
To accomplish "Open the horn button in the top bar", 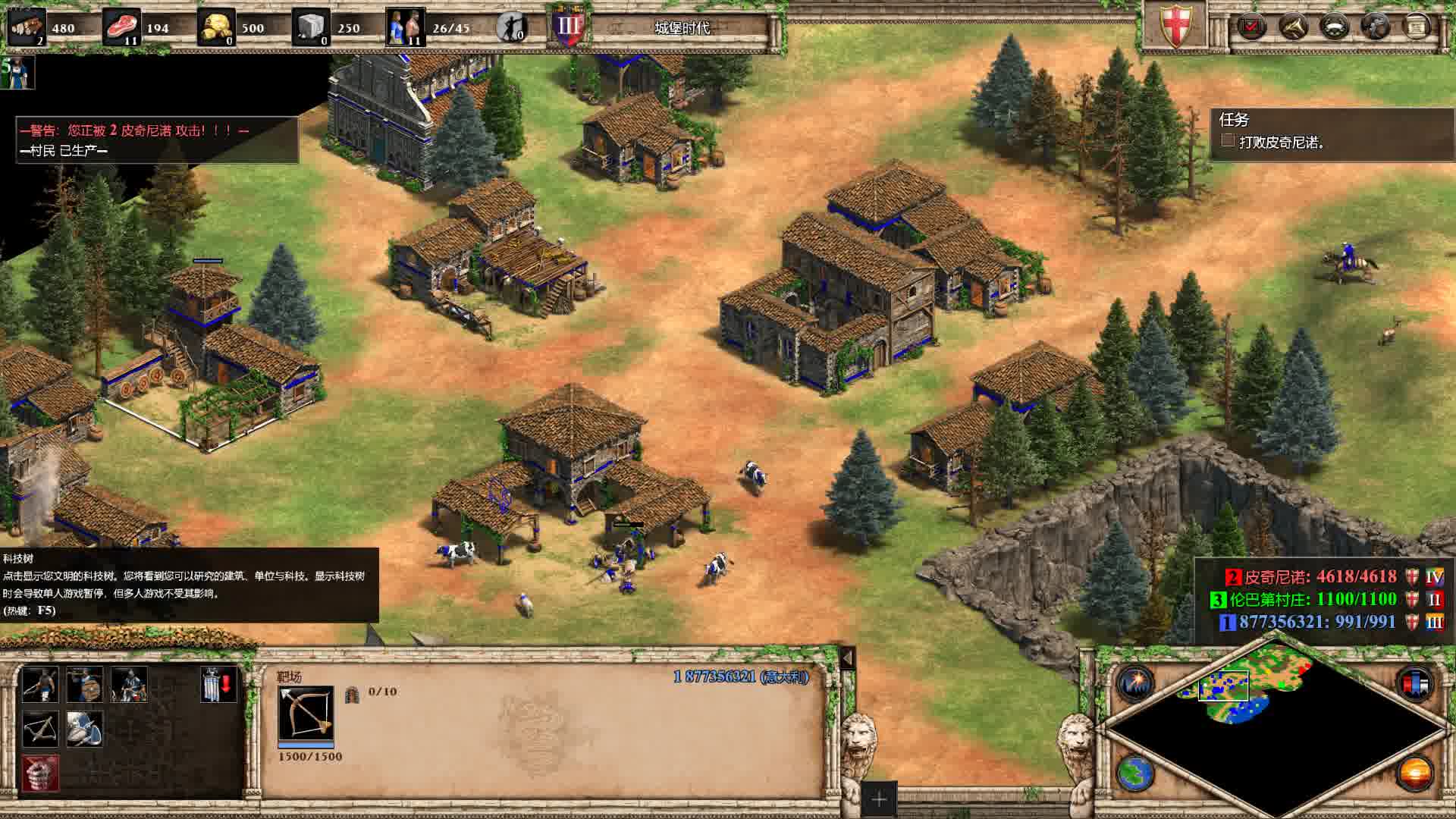I will (1292, 27).
